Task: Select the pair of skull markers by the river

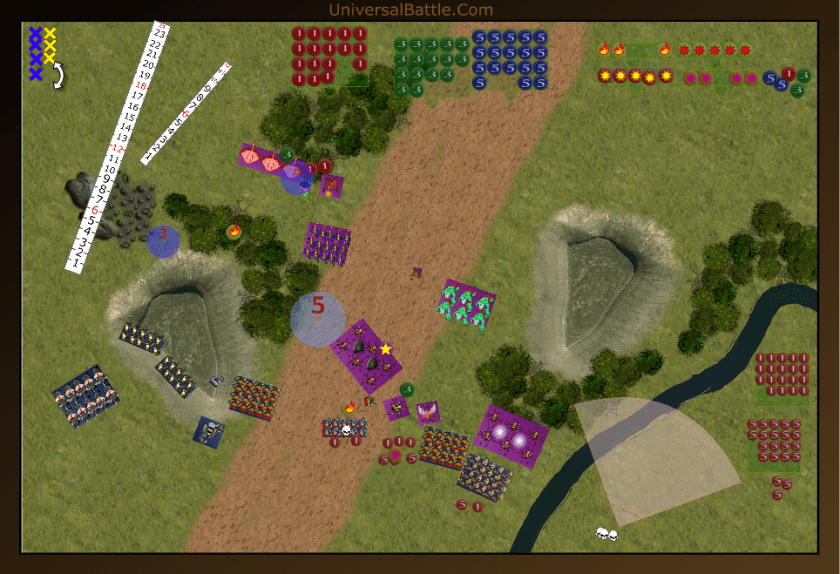Action: pos(606,534)
